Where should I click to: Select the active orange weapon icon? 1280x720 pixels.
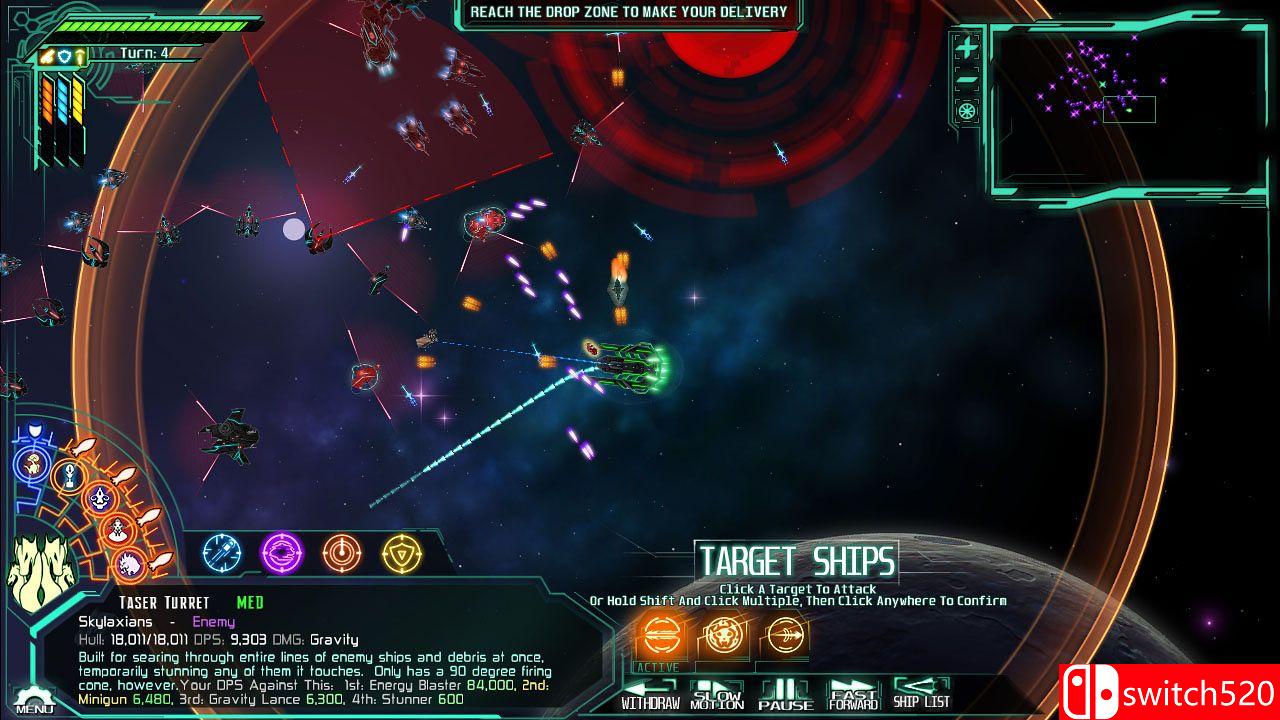660,635
